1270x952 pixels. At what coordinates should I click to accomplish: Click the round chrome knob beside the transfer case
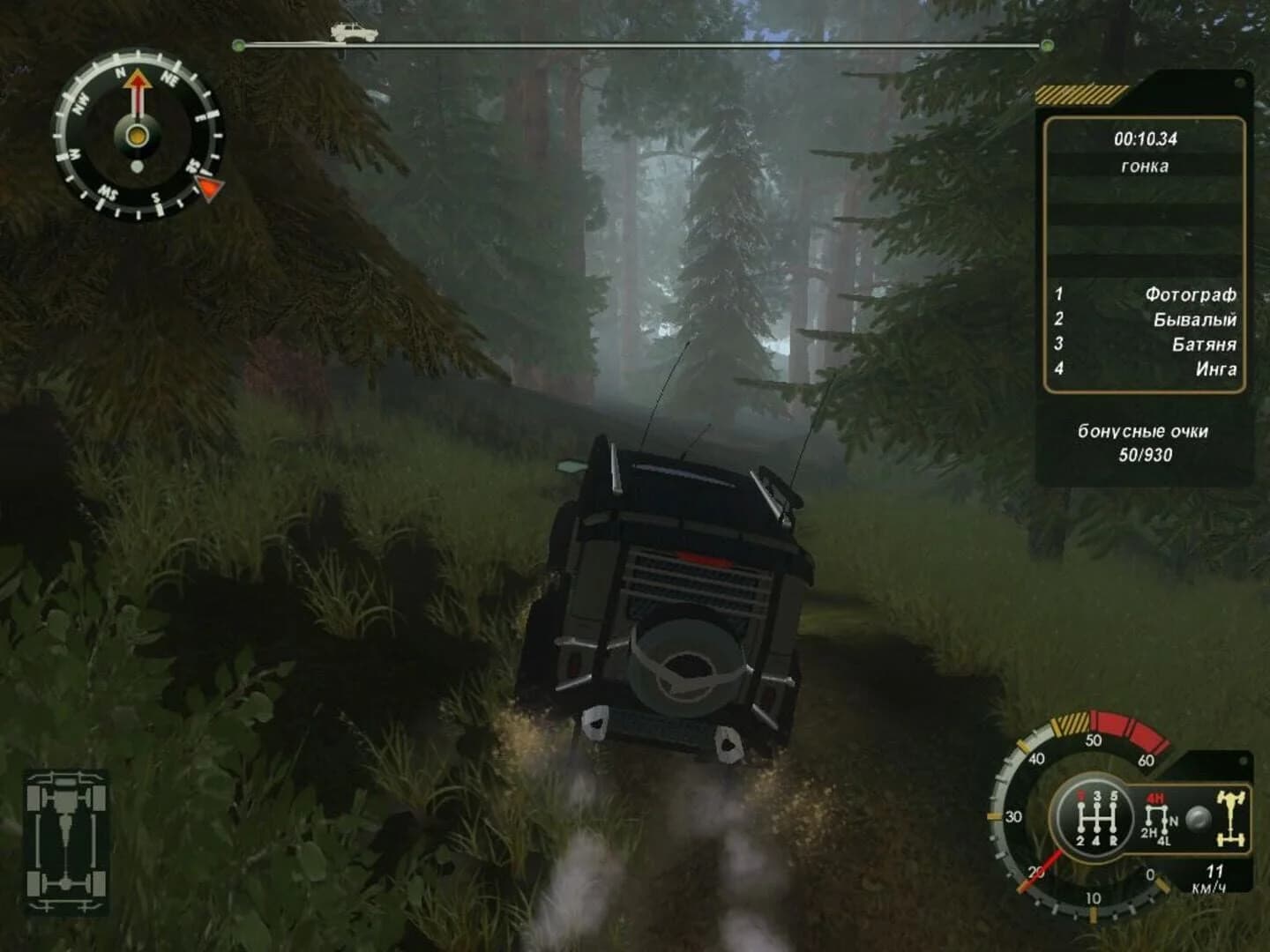coord(1199,818)
